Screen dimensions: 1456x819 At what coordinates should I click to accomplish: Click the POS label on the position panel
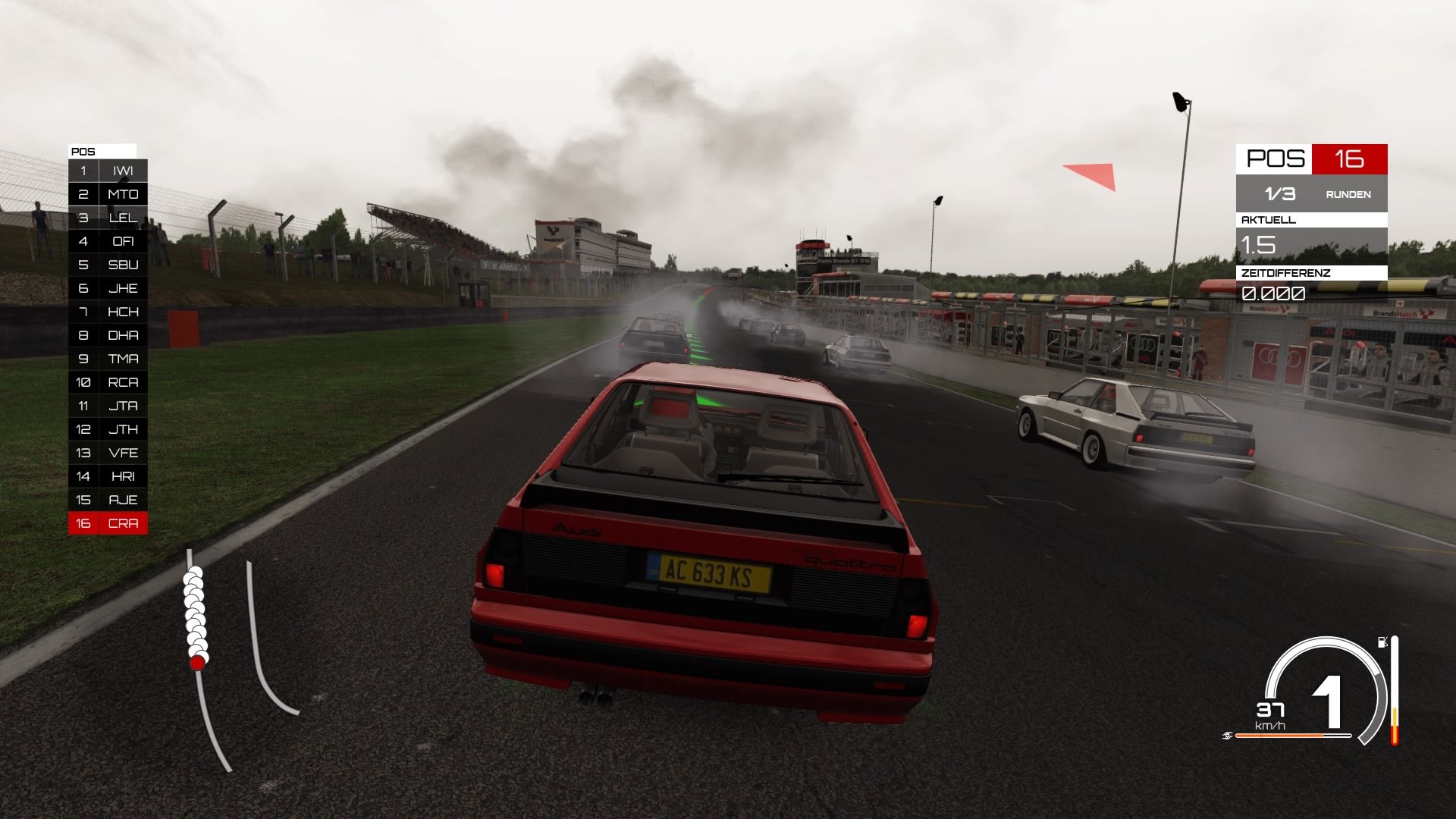click(x=83, y=150)
